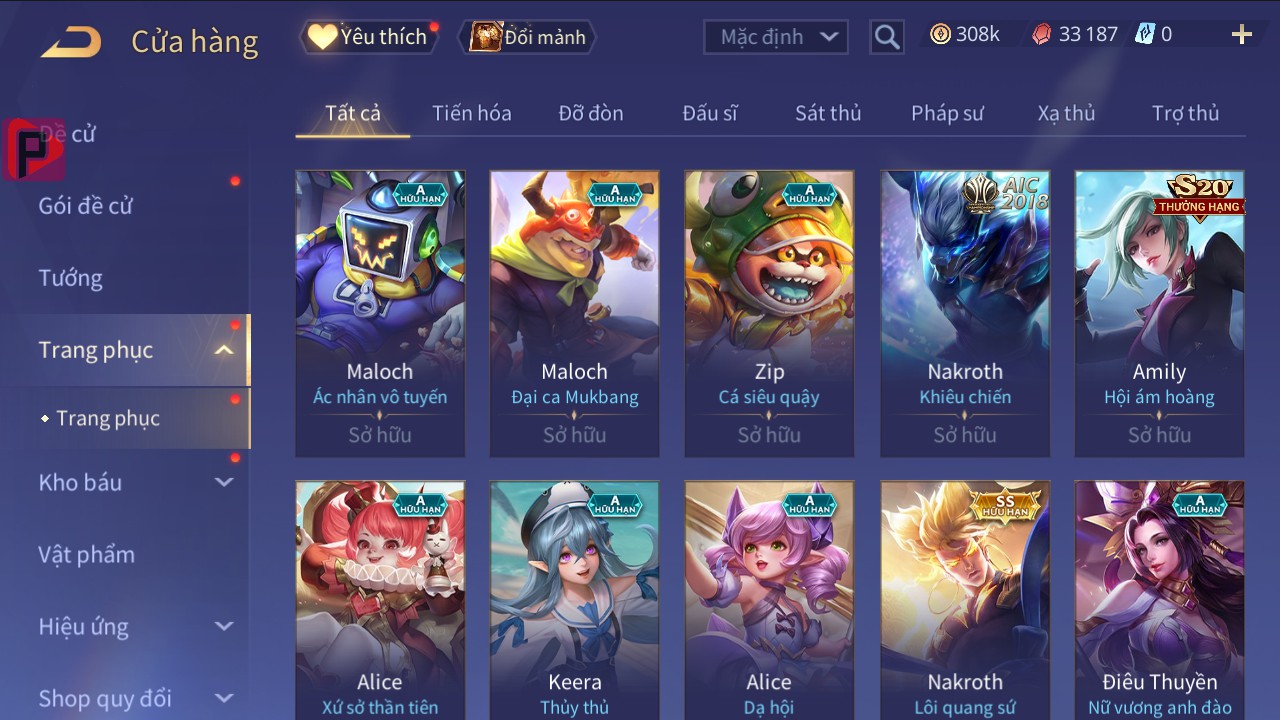
Task: Choose the Trợ thủ tab
Action: pyautogui.click(x=1185, y=113)
